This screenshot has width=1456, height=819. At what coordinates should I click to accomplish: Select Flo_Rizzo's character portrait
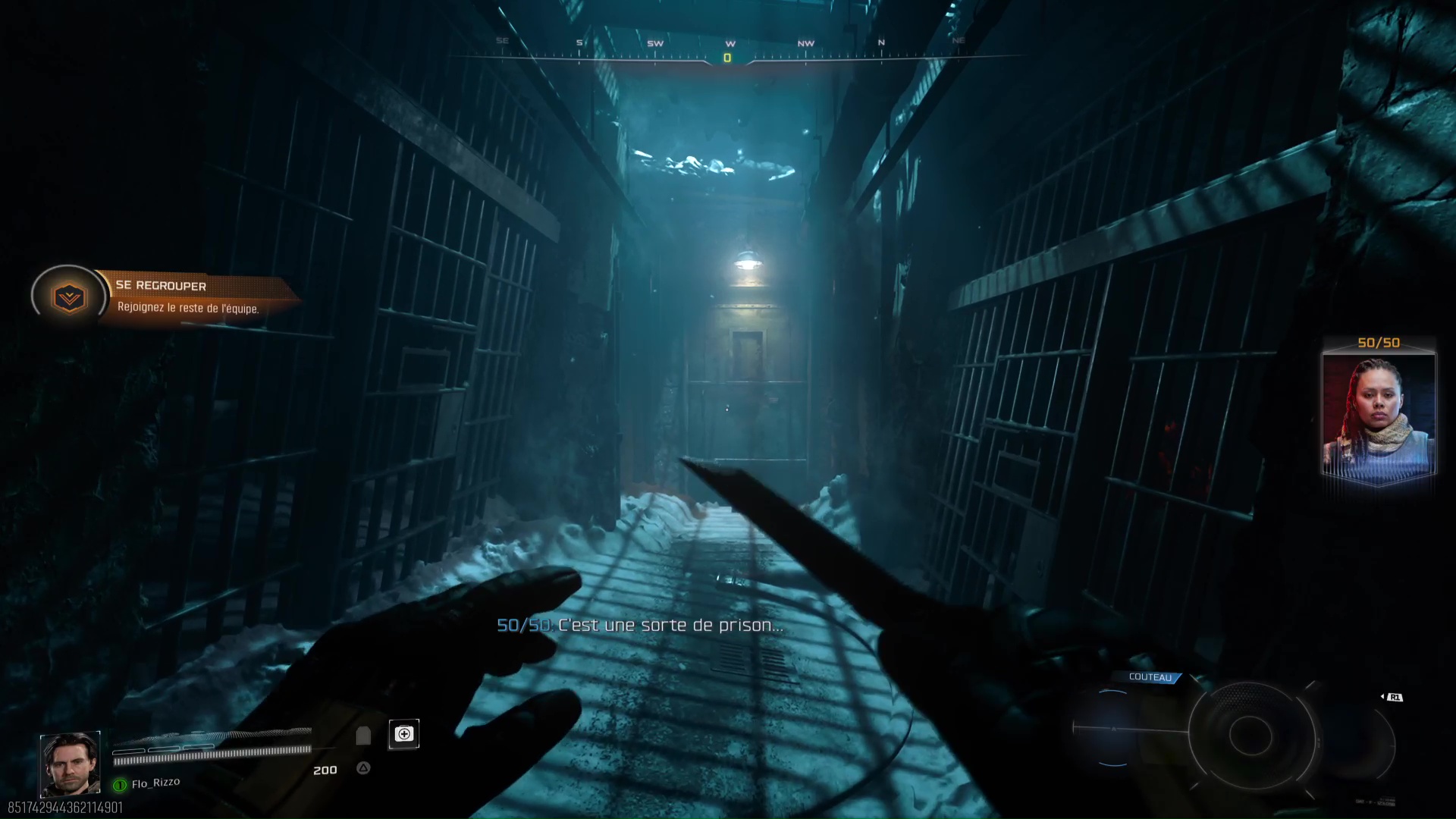[71, 762]
